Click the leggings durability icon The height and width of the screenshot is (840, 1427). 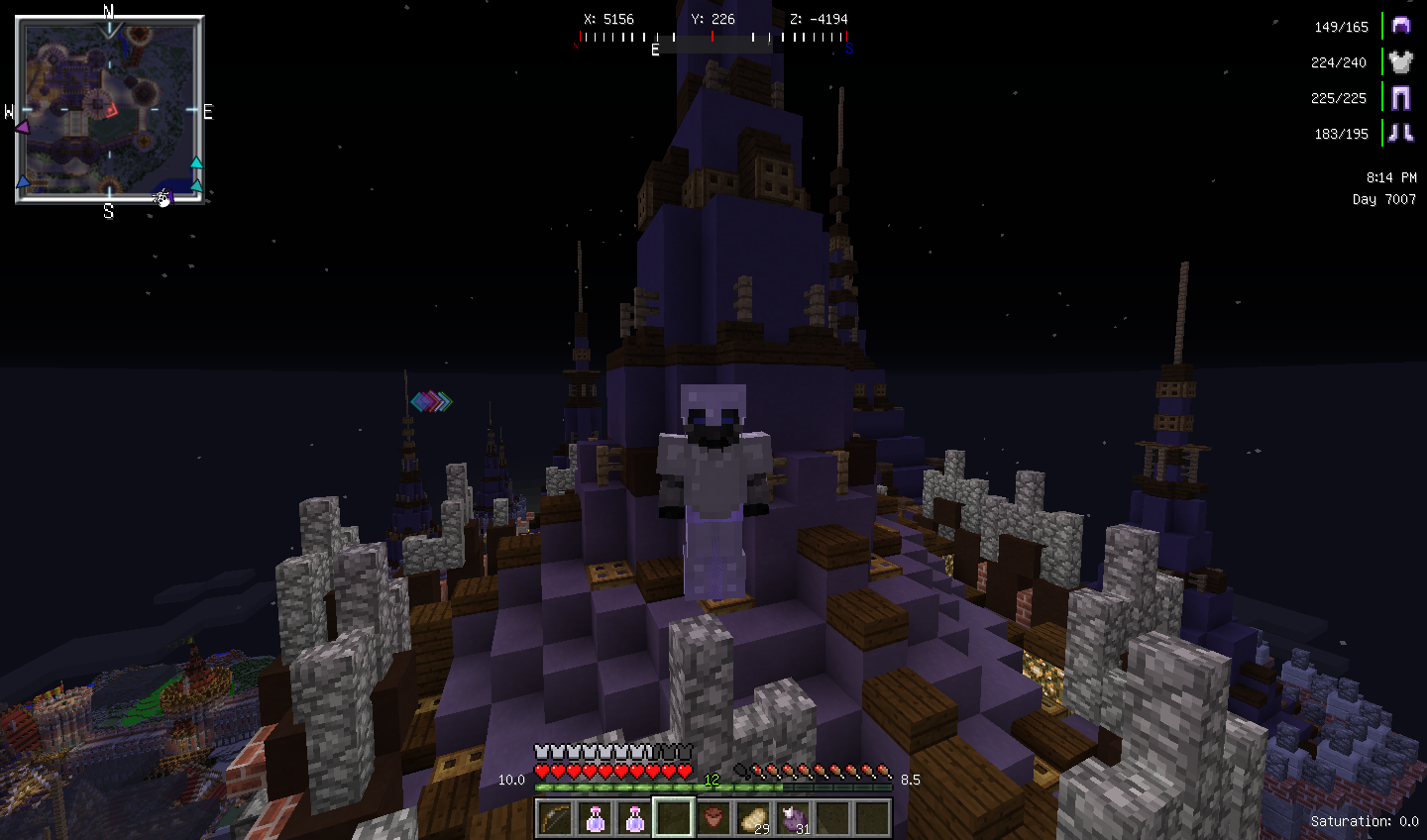coord(1400,97)
